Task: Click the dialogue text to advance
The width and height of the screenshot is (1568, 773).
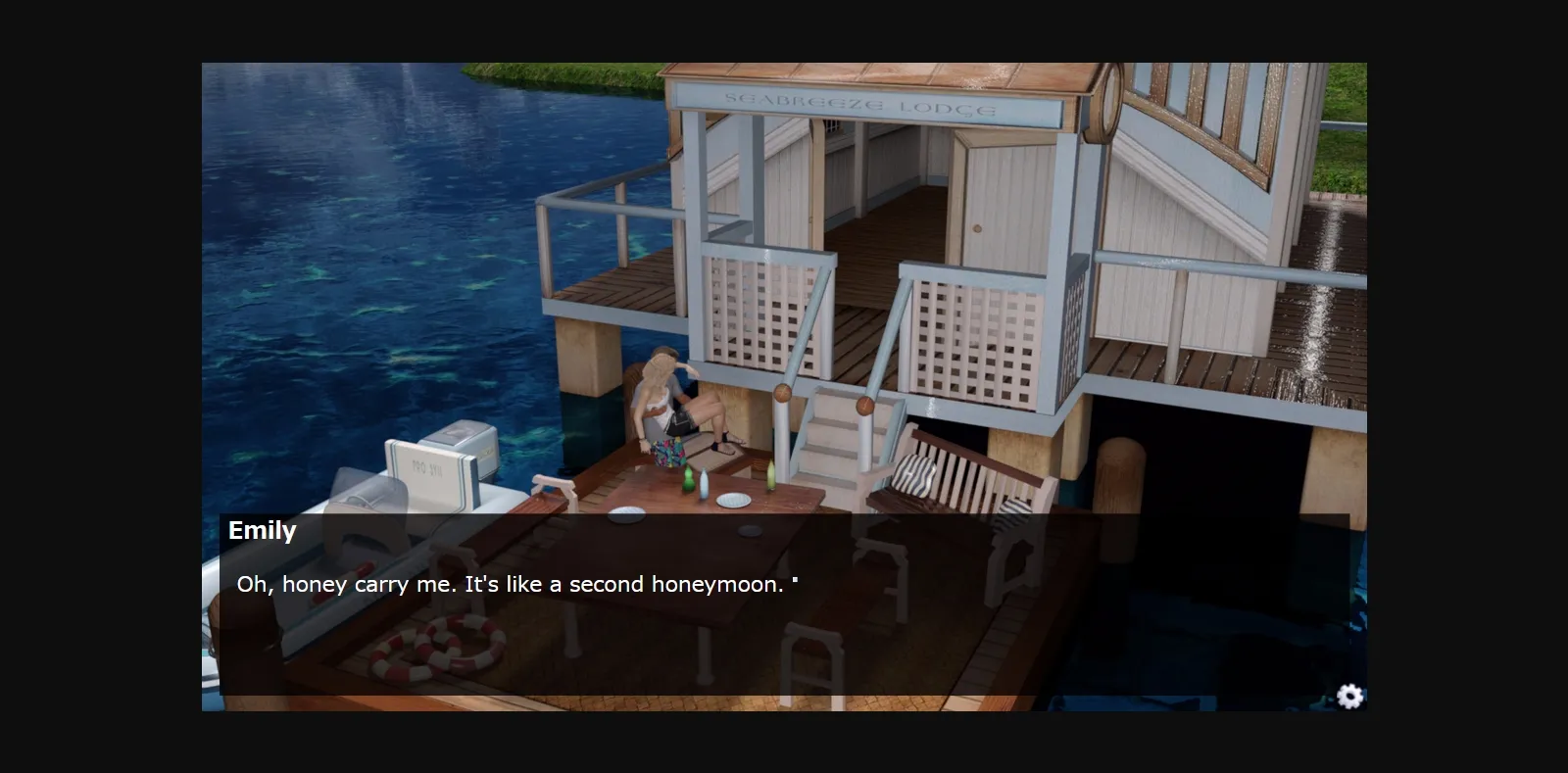Action: click(516, 585)
